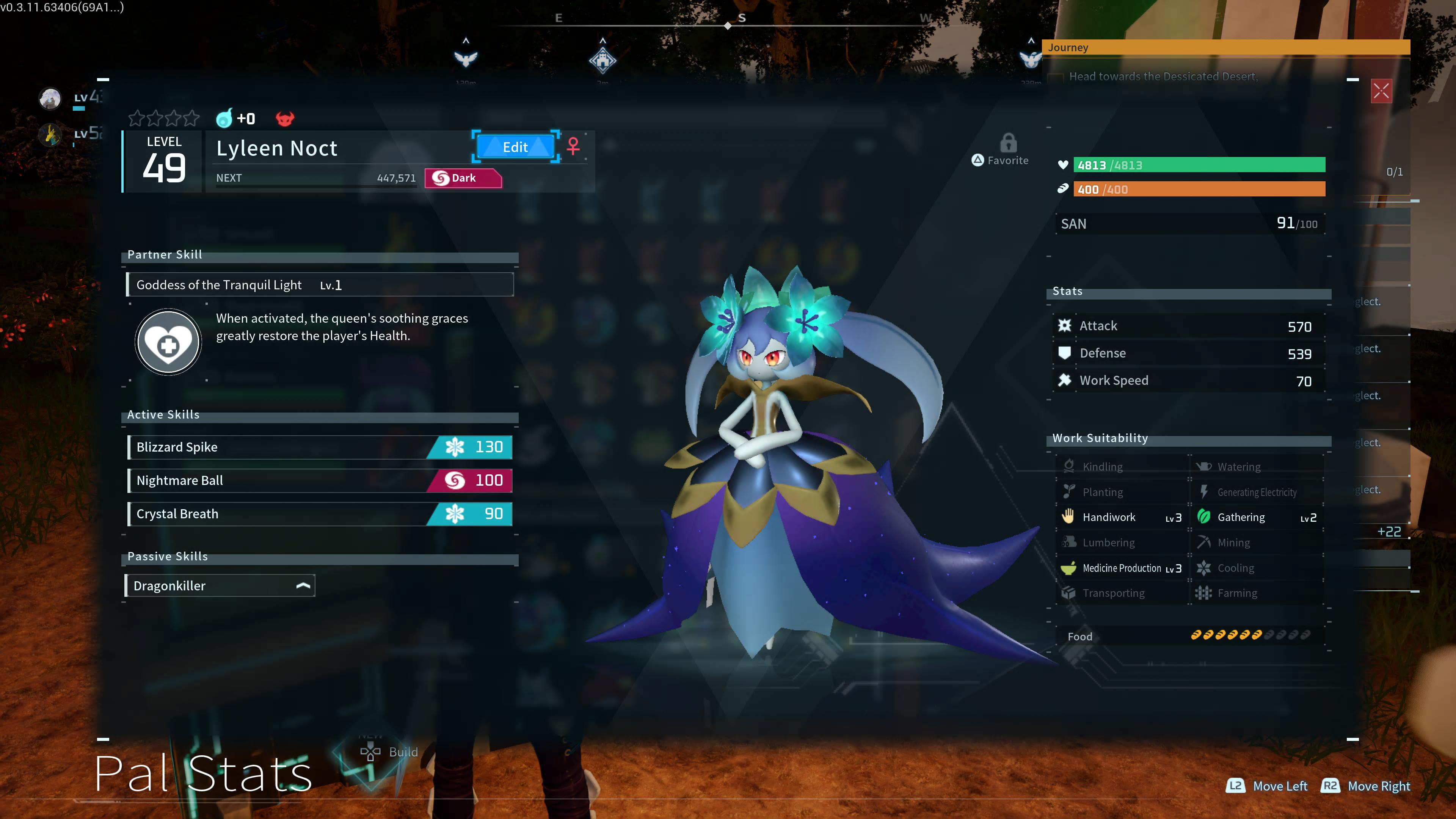
Task: Select the Blizzard Spike active skill
Action: (320, 447)
